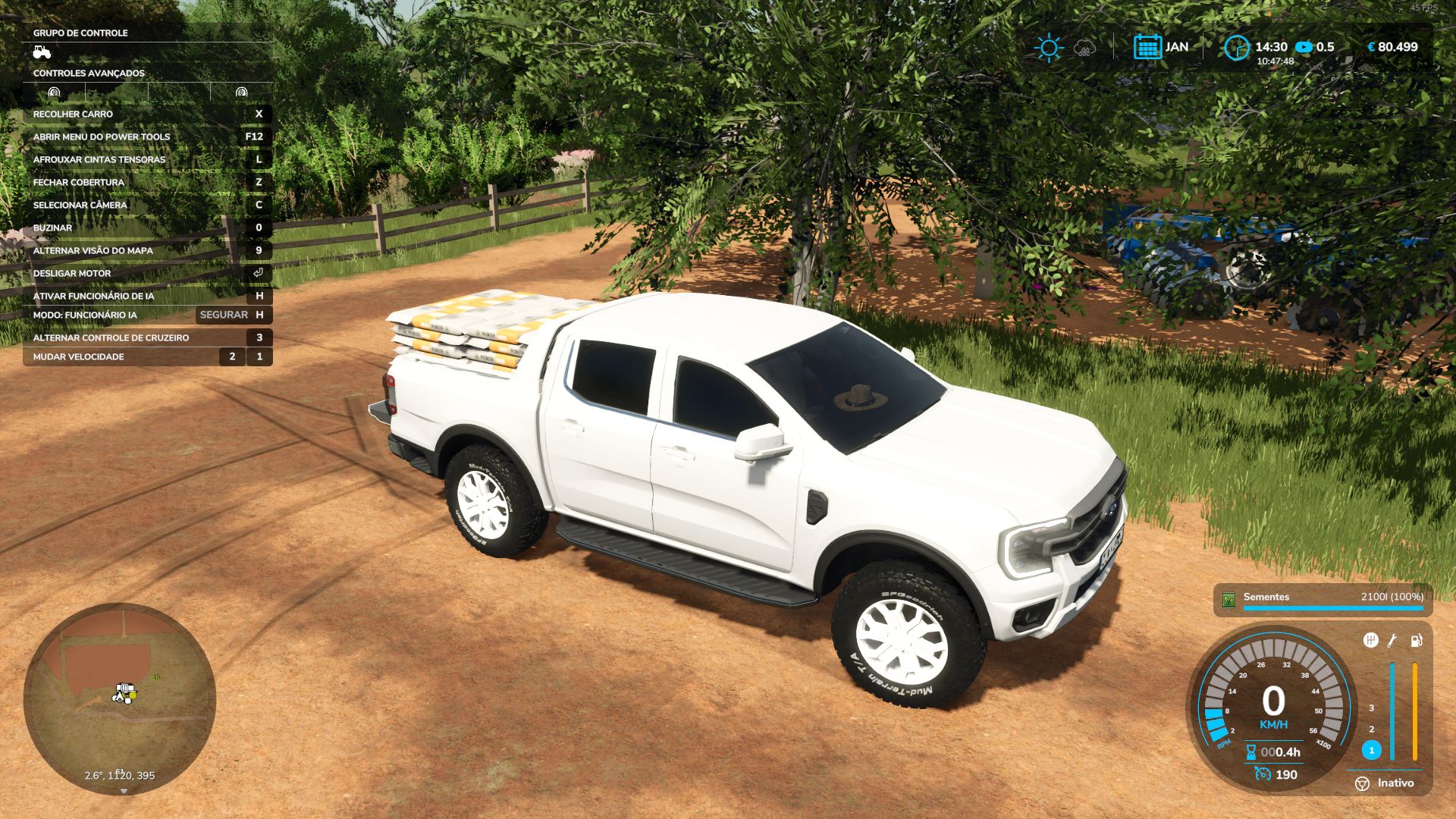Select the tractor icon under Grupo de Controle

42,52
